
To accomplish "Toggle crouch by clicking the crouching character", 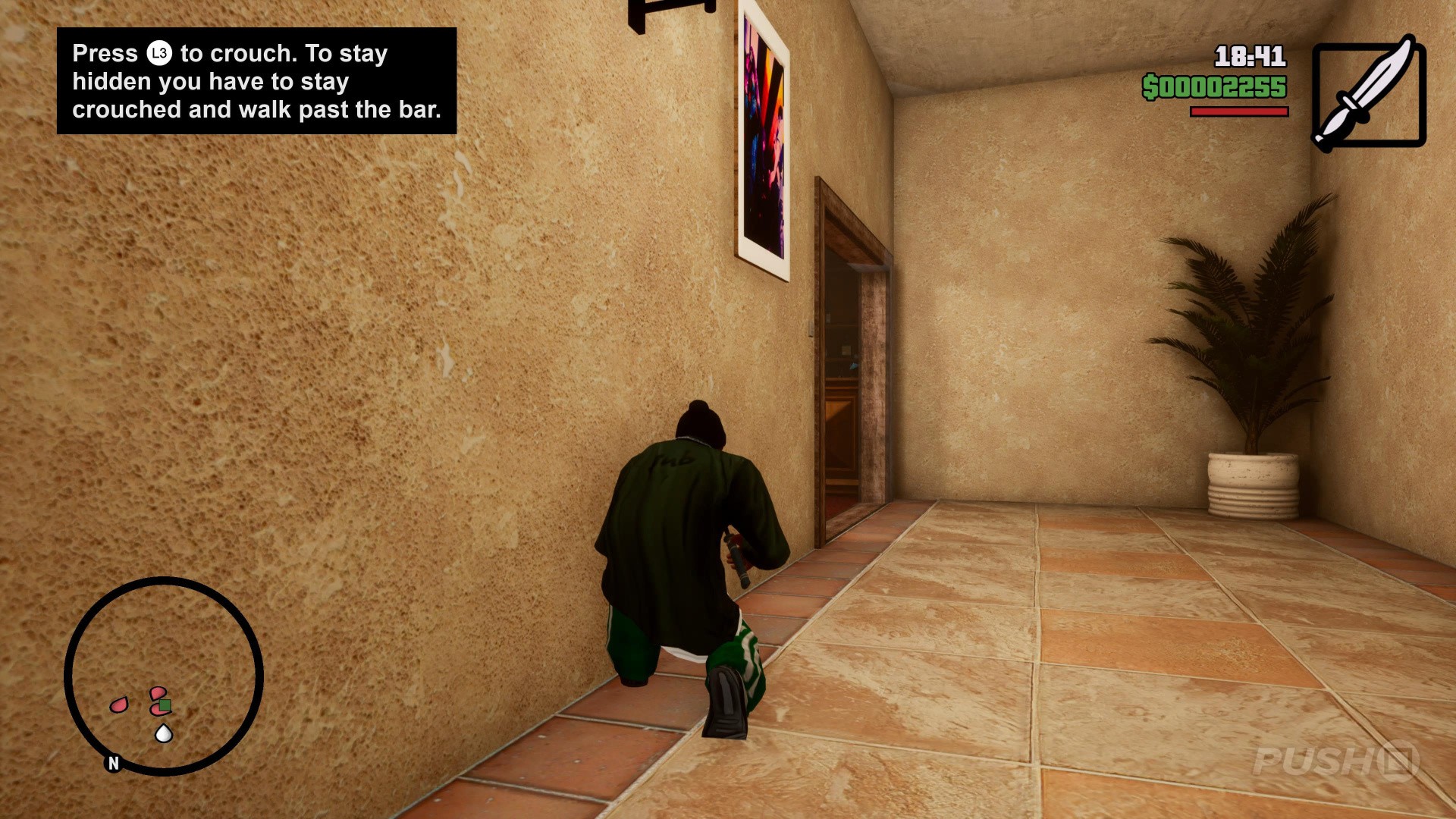I will (x=682, y=546).
